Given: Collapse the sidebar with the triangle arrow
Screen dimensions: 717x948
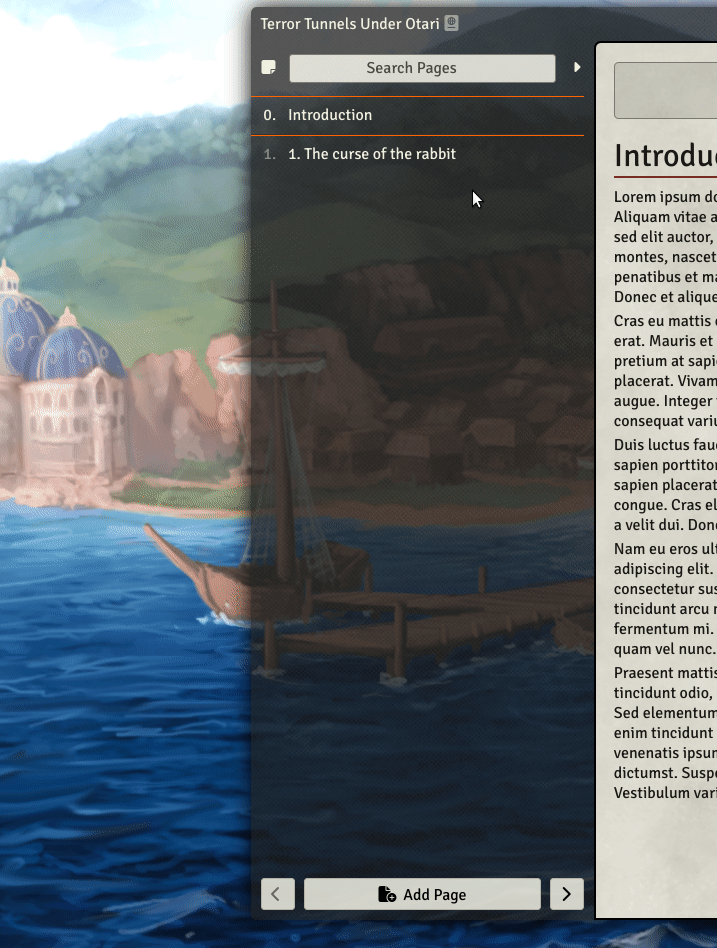Looking at the screenshot, I should (x=577, y=68).
